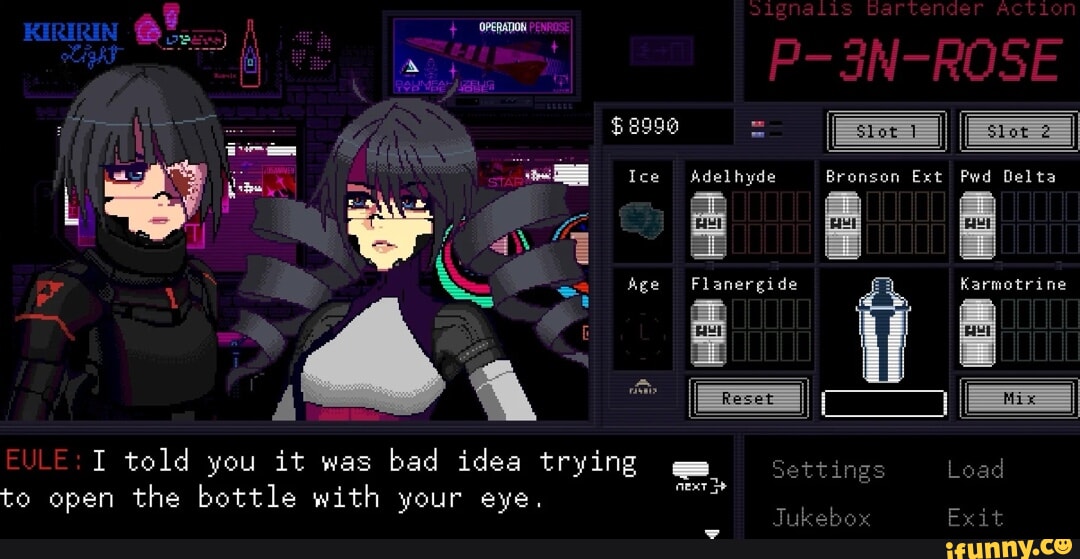Image resolution: width=1080 pixels, height=559 pixels.
Task: Add a Bronson Ext ingredient can
Action: pos(843,222)
